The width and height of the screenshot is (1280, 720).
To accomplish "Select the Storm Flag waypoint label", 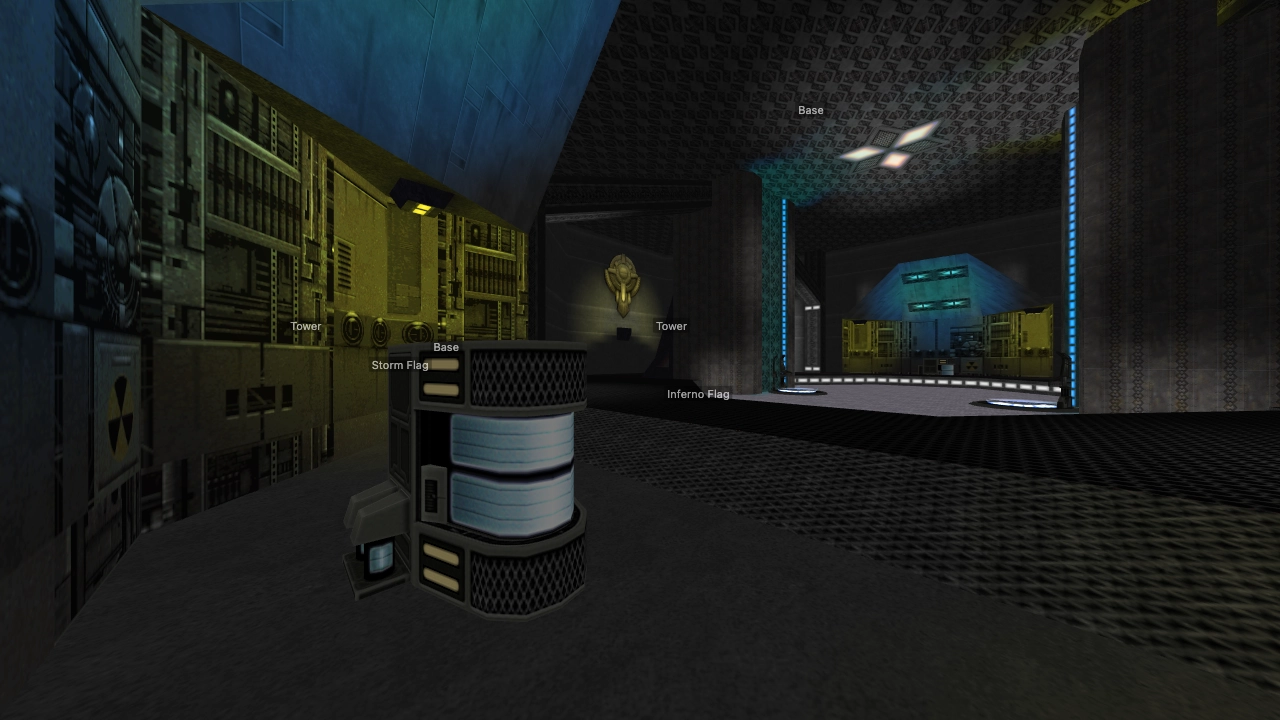I will [400, 365].
